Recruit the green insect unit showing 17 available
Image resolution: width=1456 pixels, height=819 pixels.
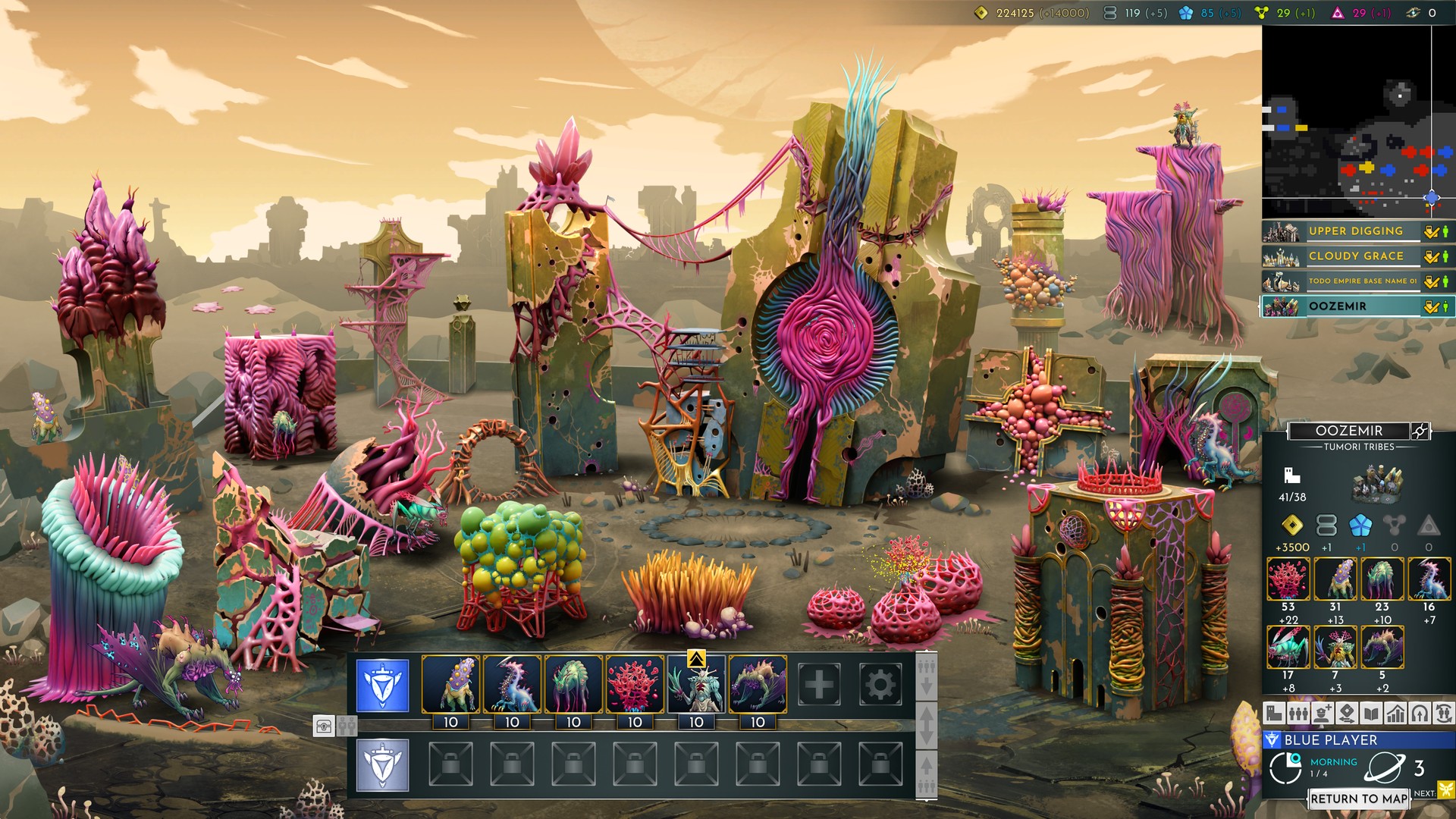pyautogui.click(x=1288, y=648)
